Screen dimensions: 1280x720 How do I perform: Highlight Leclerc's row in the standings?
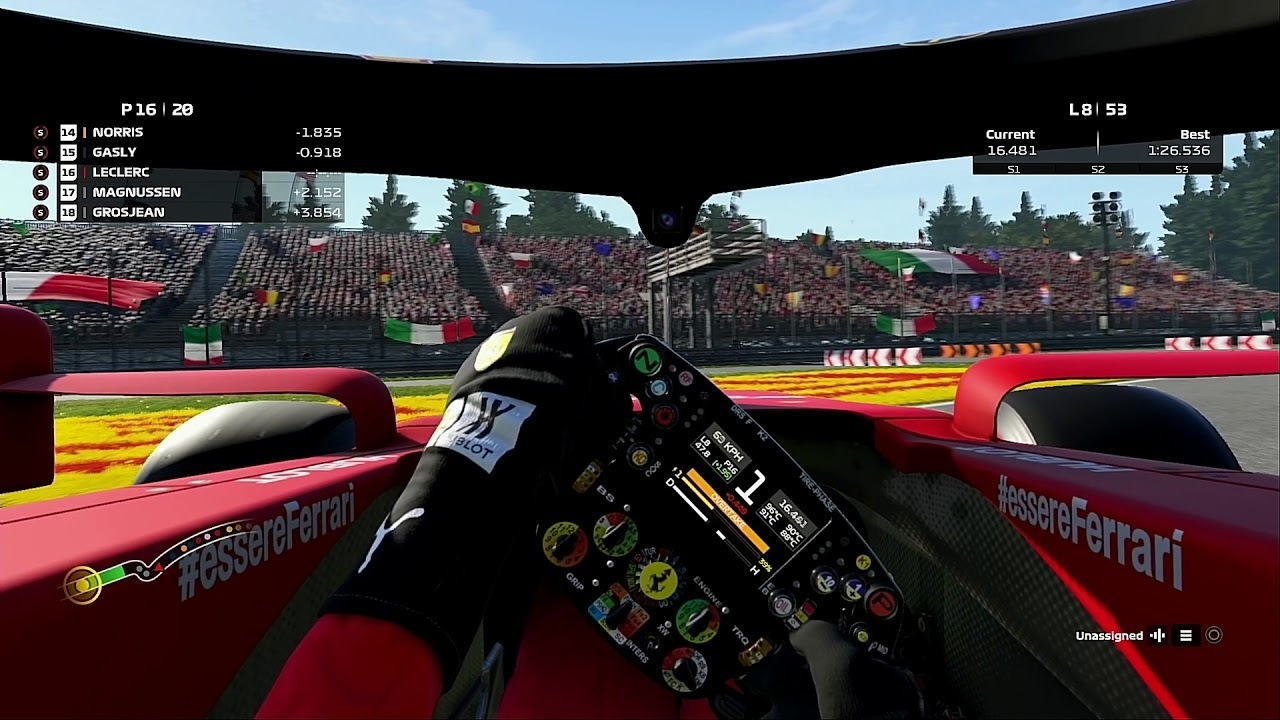point(121,172)
